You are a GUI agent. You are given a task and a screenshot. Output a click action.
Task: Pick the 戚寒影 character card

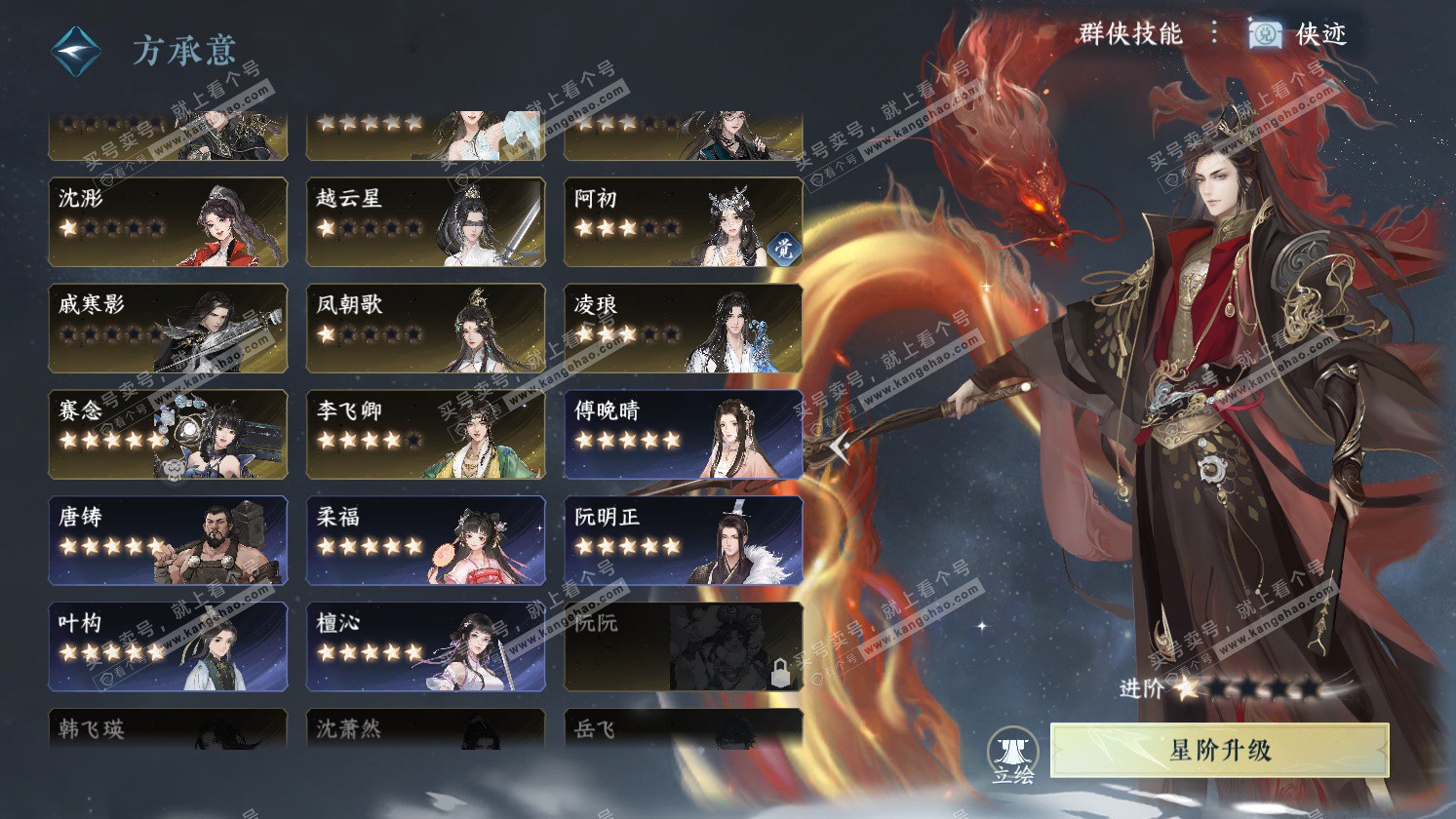coord(168,328)
